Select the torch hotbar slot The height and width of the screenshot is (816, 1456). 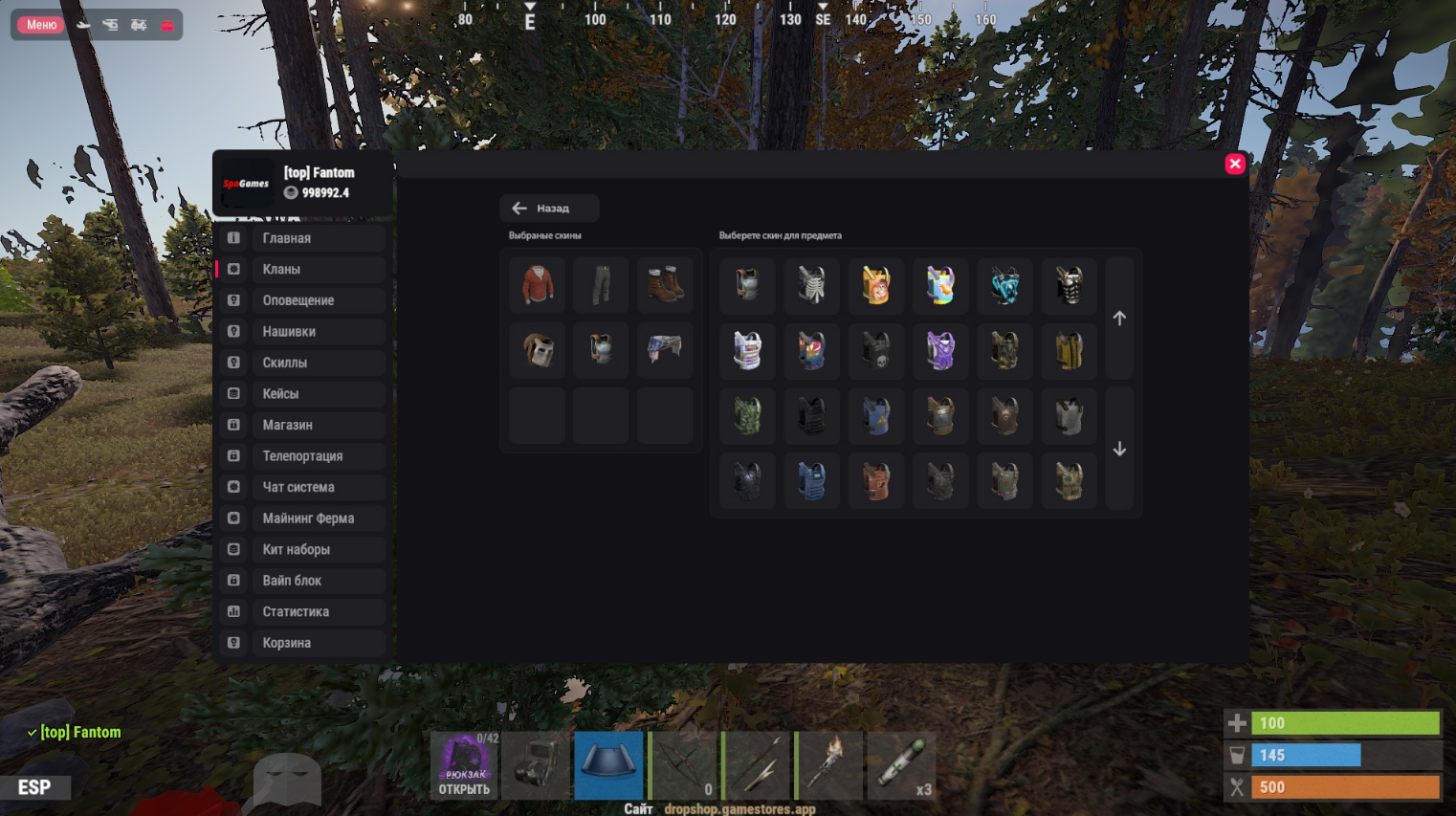[828, 765]
